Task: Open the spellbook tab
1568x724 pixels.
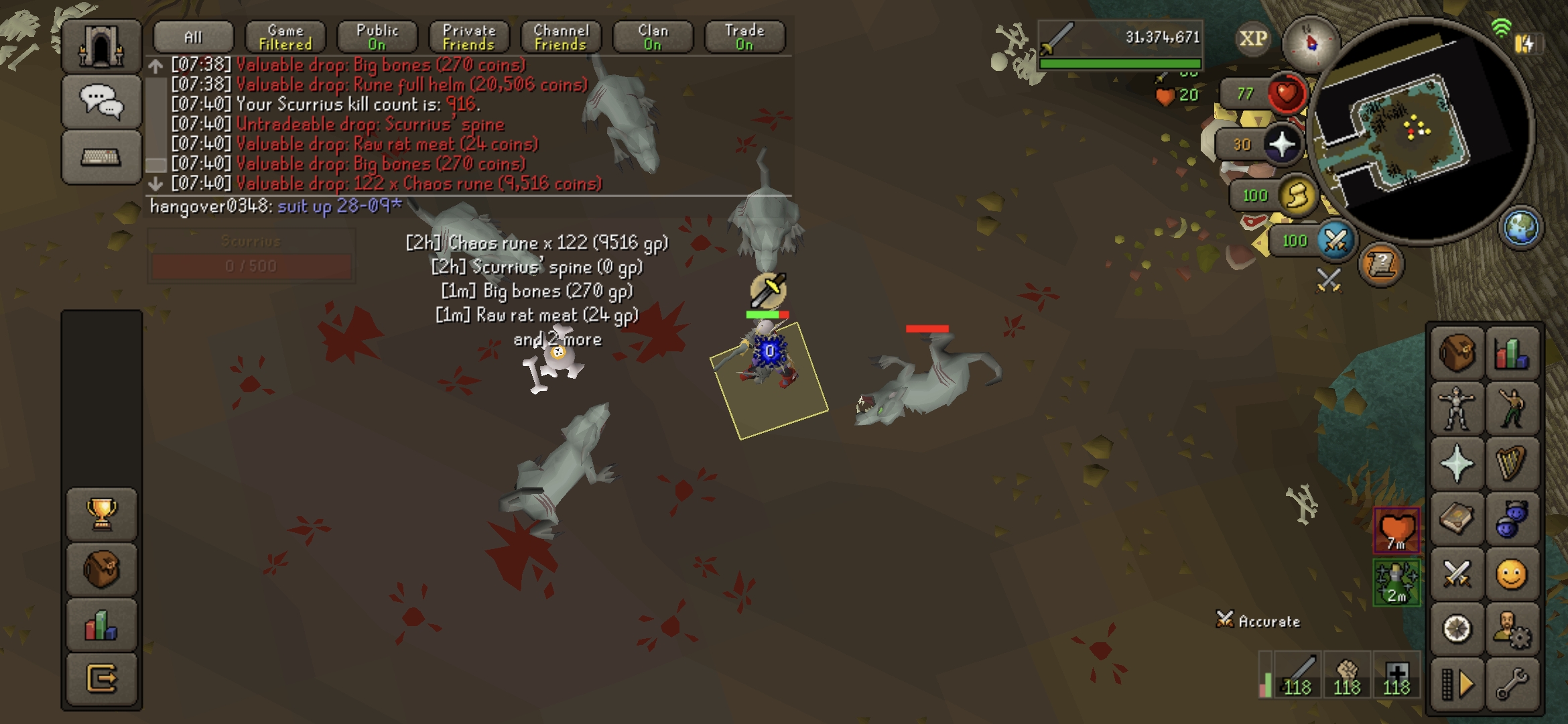Action: [1457, 518]
